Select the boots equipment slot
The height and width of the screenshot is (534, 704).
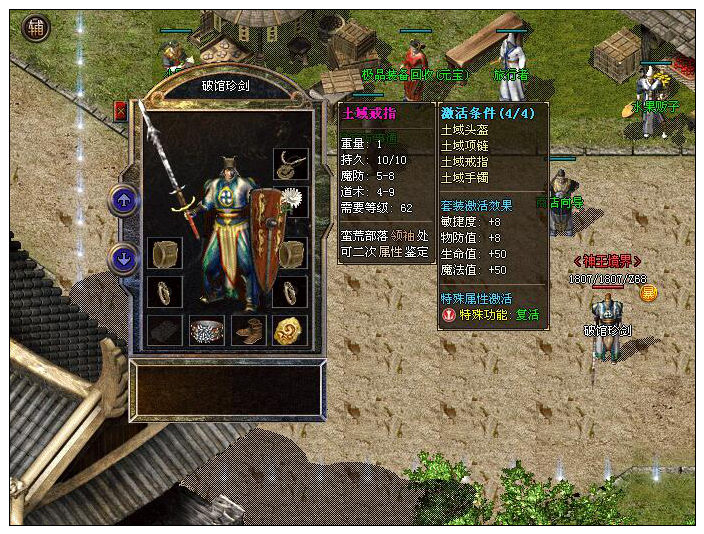click(248, 331)
